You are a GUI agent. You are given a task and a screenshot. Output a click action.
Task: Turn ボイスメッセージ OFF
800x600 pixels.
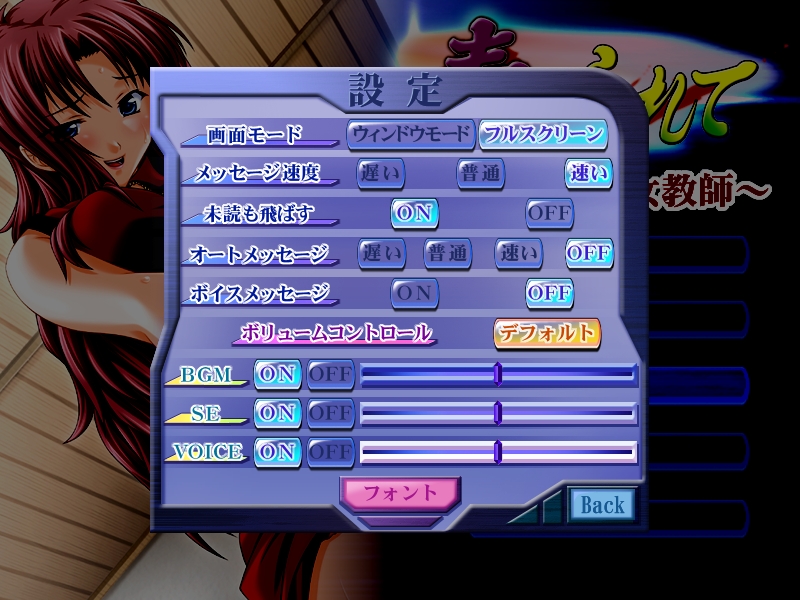[549, 293]
